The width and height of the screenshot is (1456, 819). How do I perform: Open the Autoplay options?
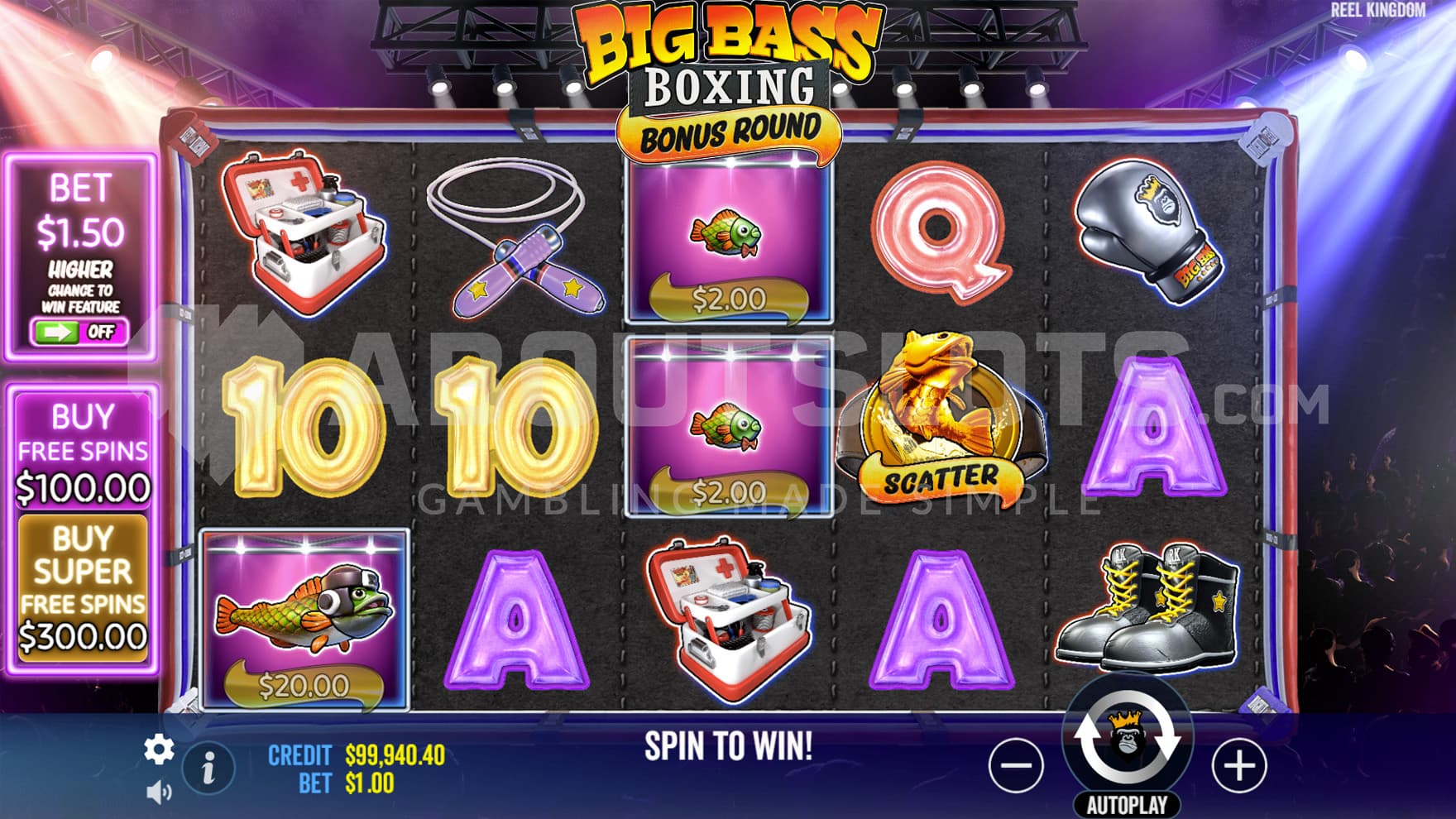(x=1127, y=804)
